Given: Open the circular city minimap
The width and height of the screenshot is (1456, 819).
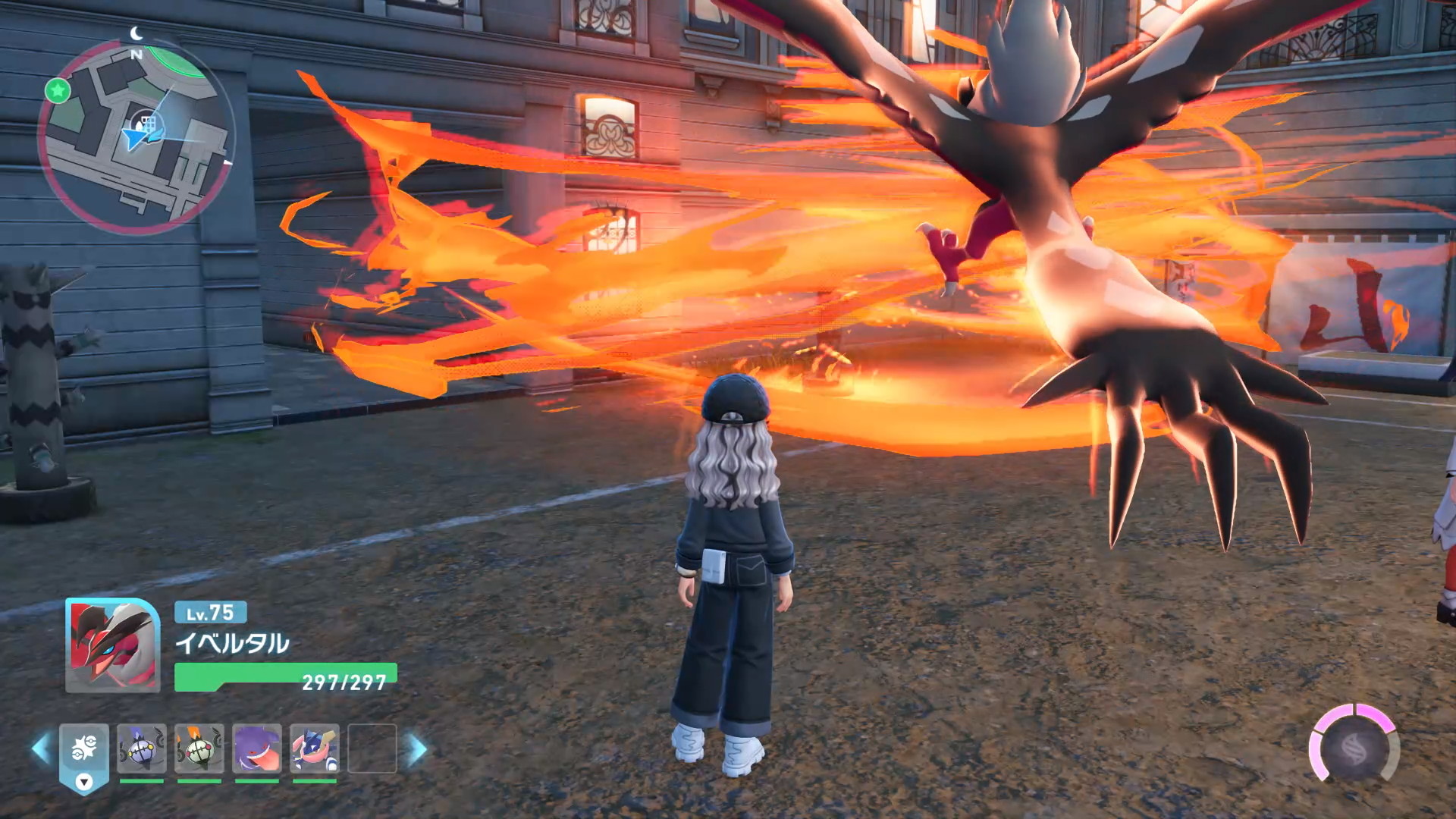Looking at the screenshot, I should 136,138.
